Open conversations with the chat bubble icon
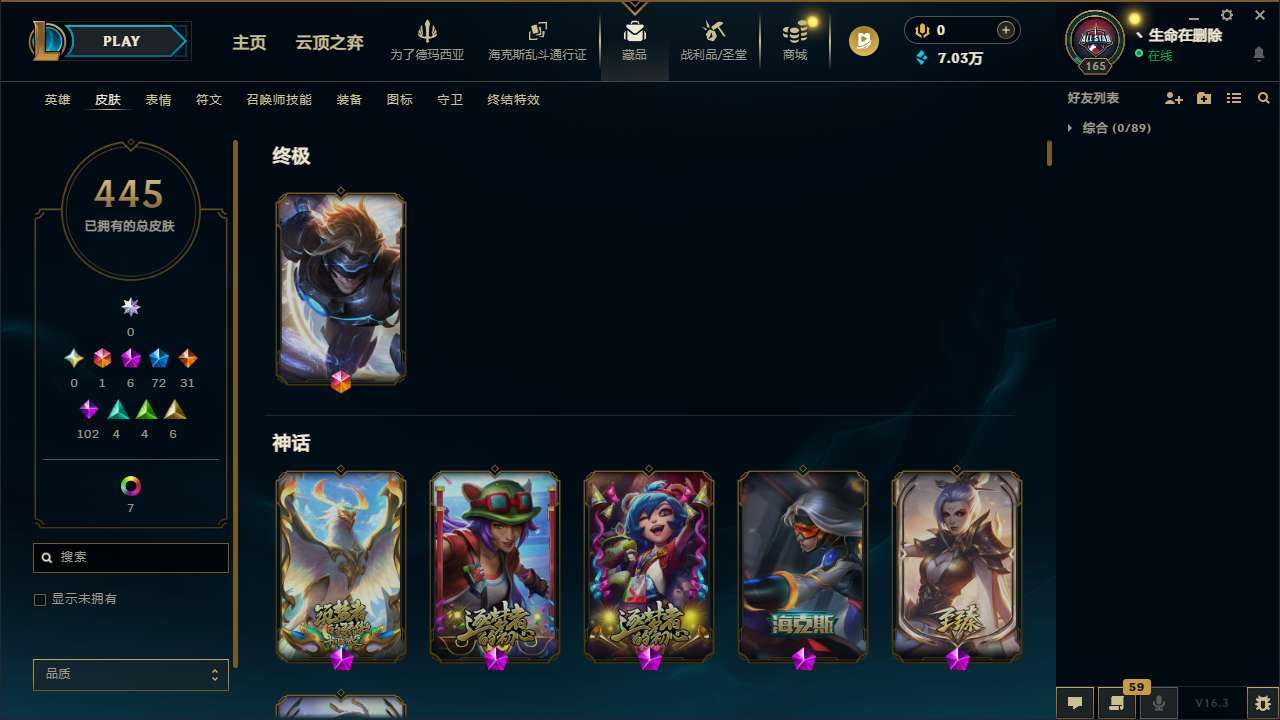This screenshot has width=1280, height=720. [1075, 701]
